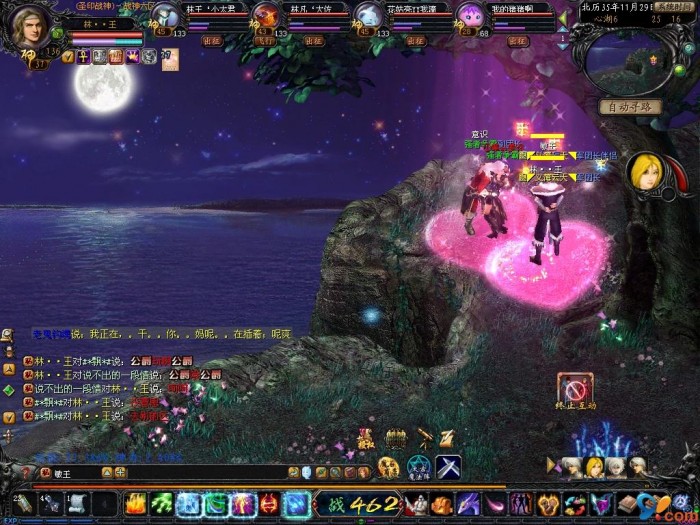This screenshot has width=700, height=525.
Task: Select the white ghost party member portrait
Action: pyautogui.click(x=368, y=15)
